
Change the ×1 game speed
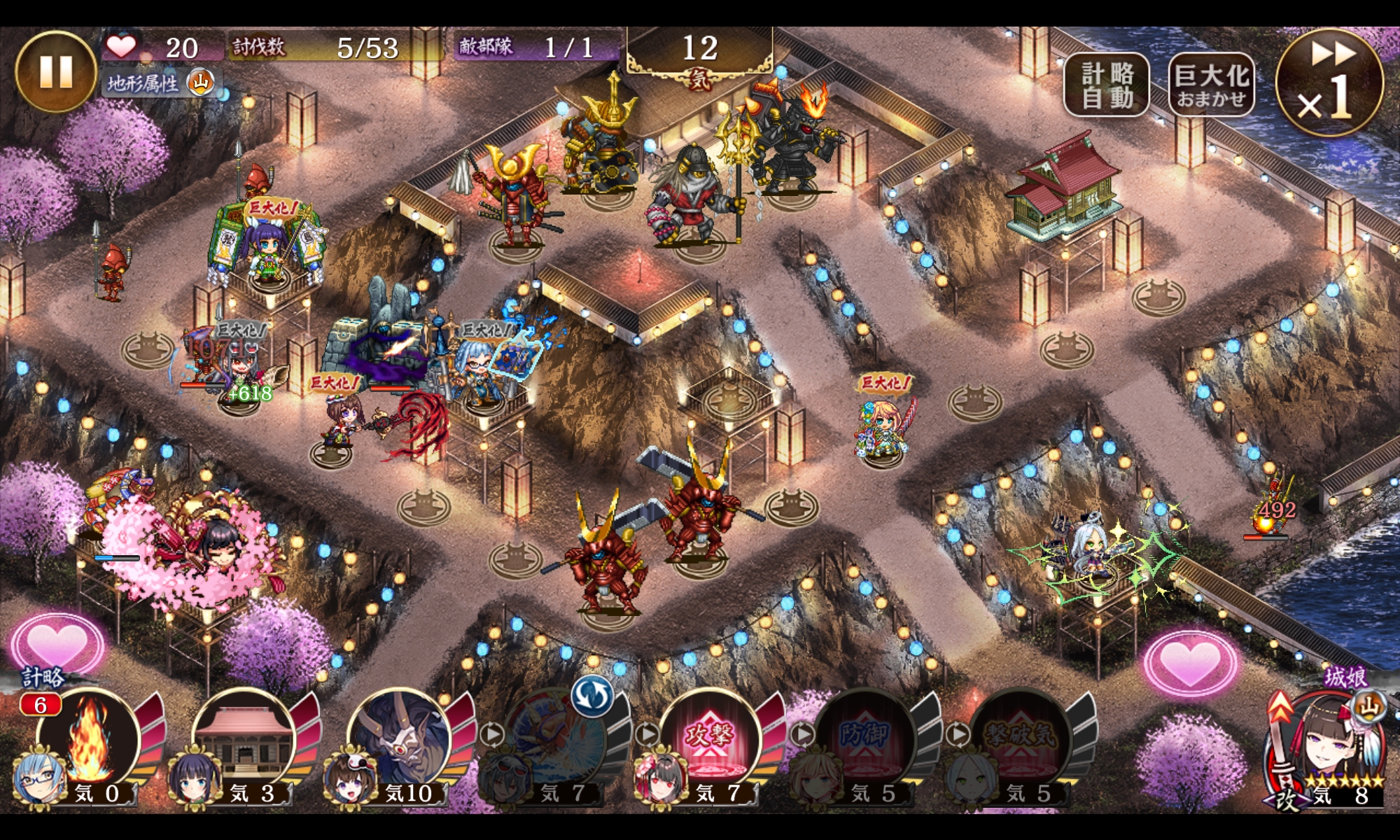tap(1329, 82)
